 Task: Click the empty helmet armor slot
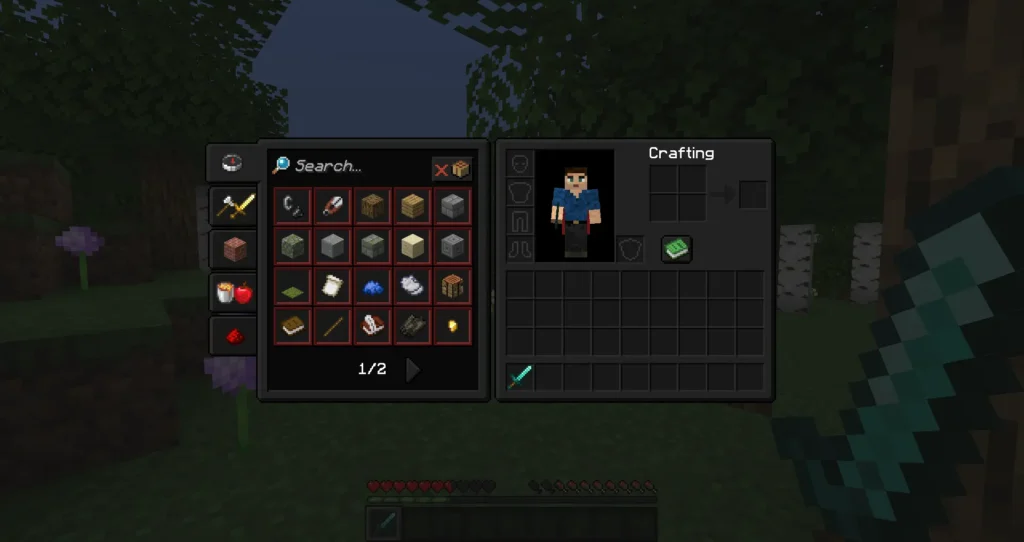[520, 164]
